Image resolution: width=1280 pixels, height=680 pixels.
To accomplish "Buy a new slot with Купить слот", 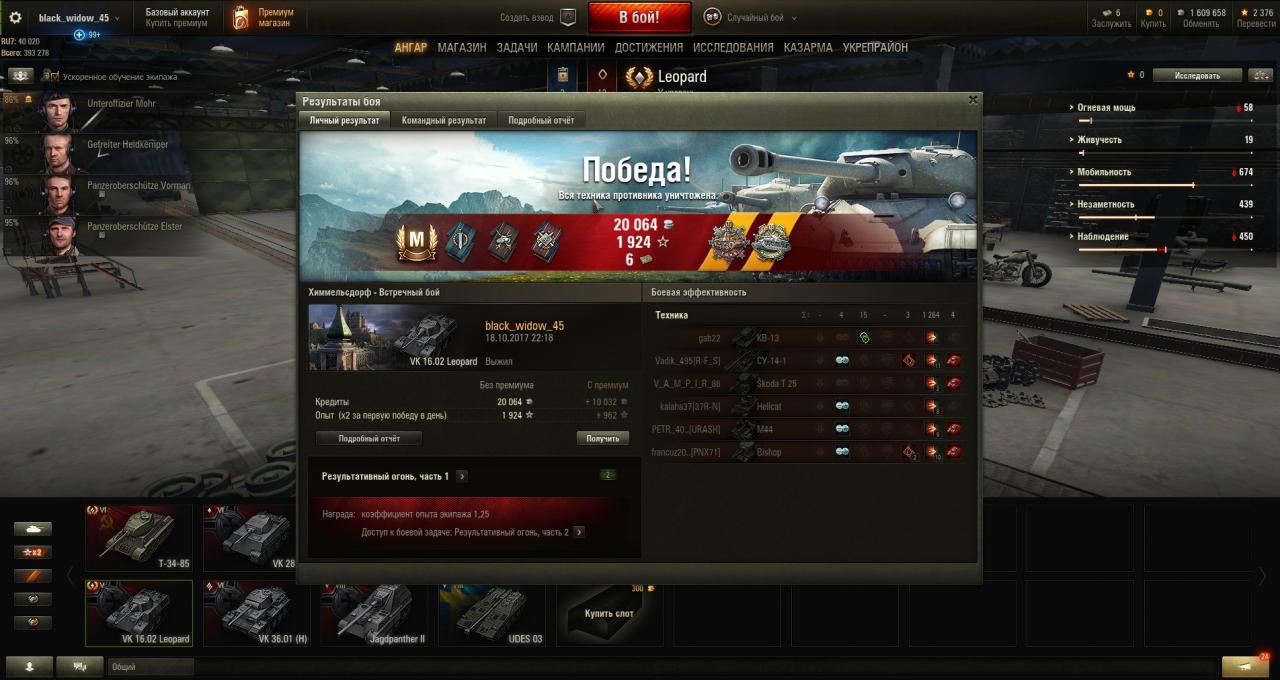I will pos(609,613).
